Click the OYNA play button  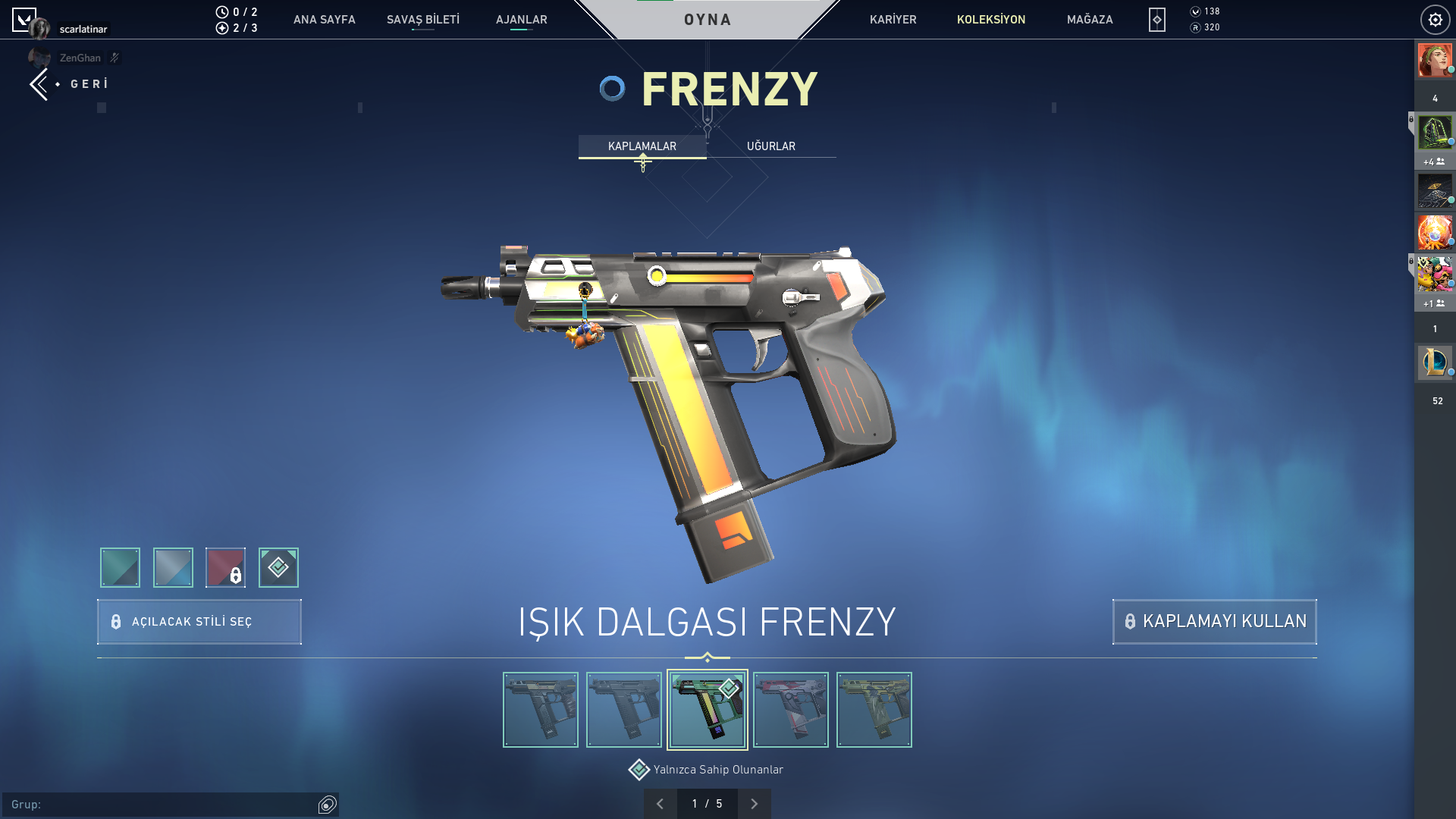coord(707,20)
